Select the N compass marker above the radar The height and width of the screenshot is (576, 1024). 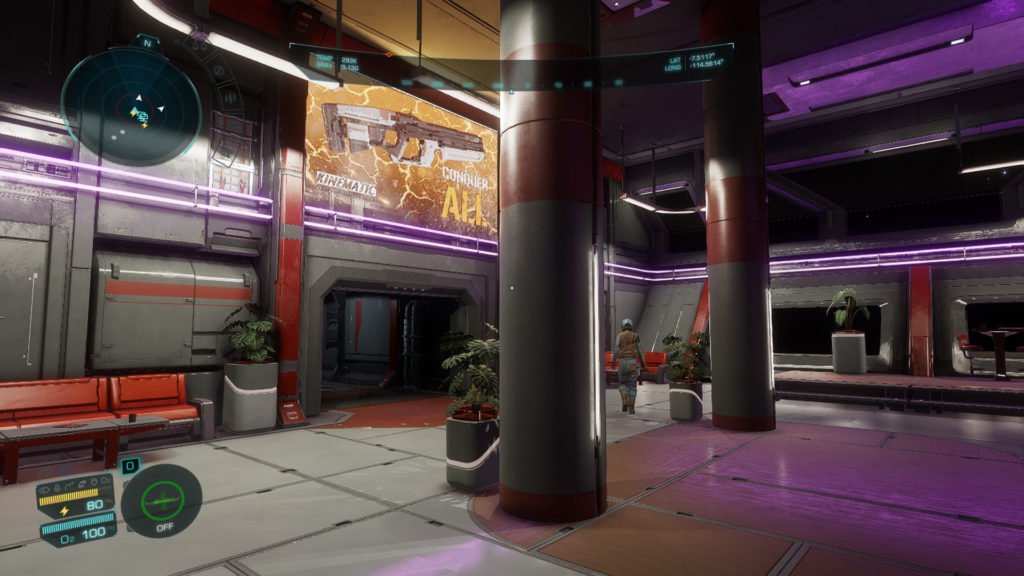tap(146, 43)
